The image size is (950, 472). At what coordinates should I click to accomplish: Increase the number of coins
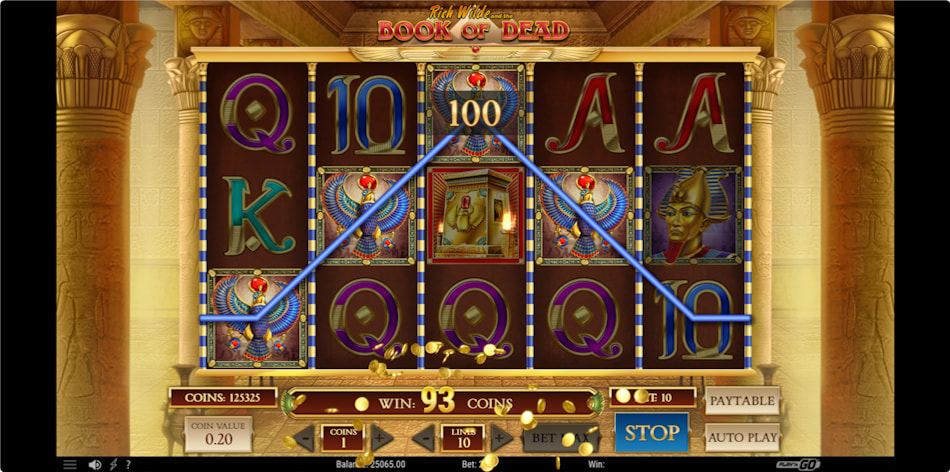coord(381,437)
